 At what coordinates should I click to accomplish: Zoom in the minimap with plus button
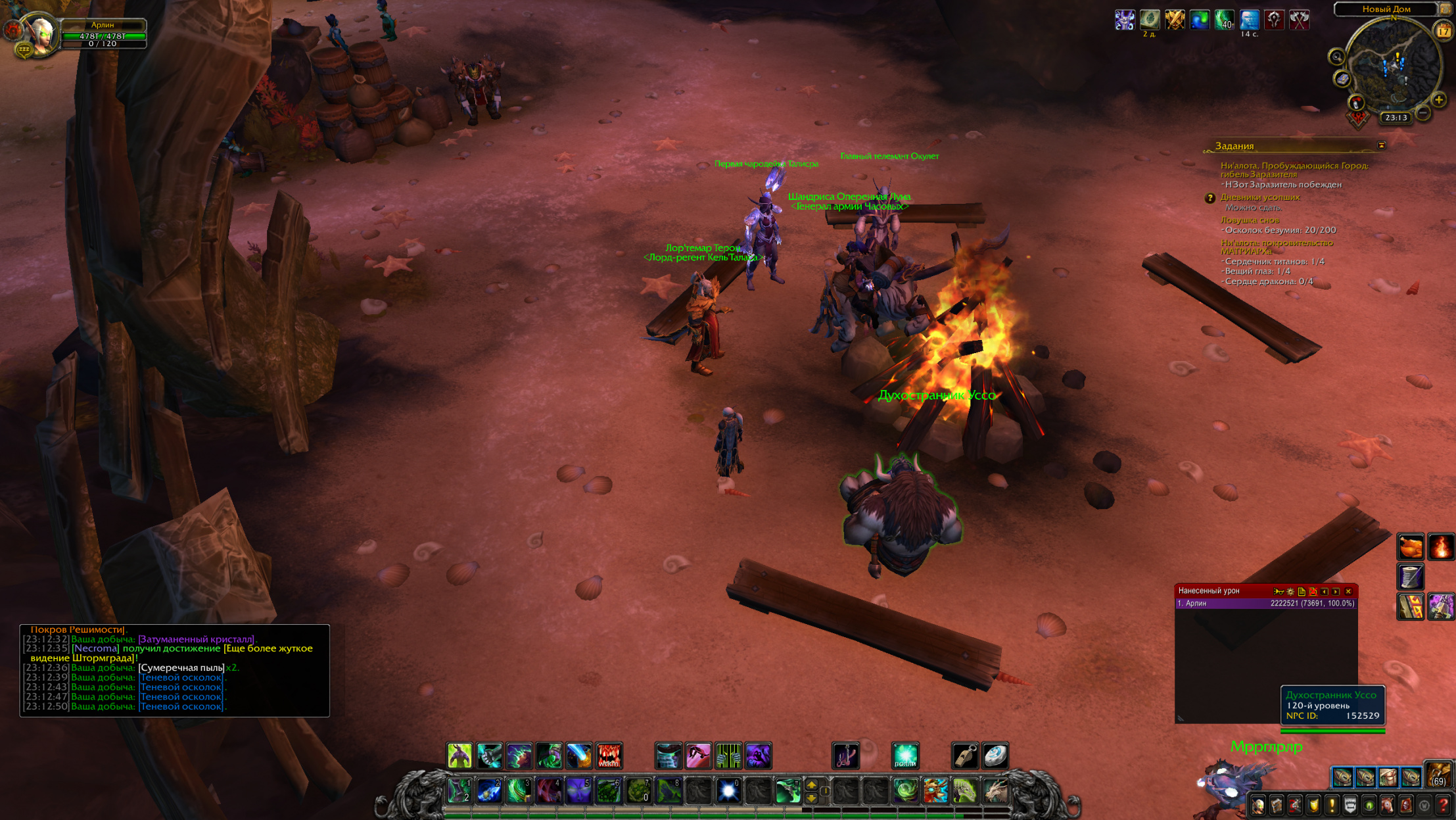click(x=1439, y=100)
